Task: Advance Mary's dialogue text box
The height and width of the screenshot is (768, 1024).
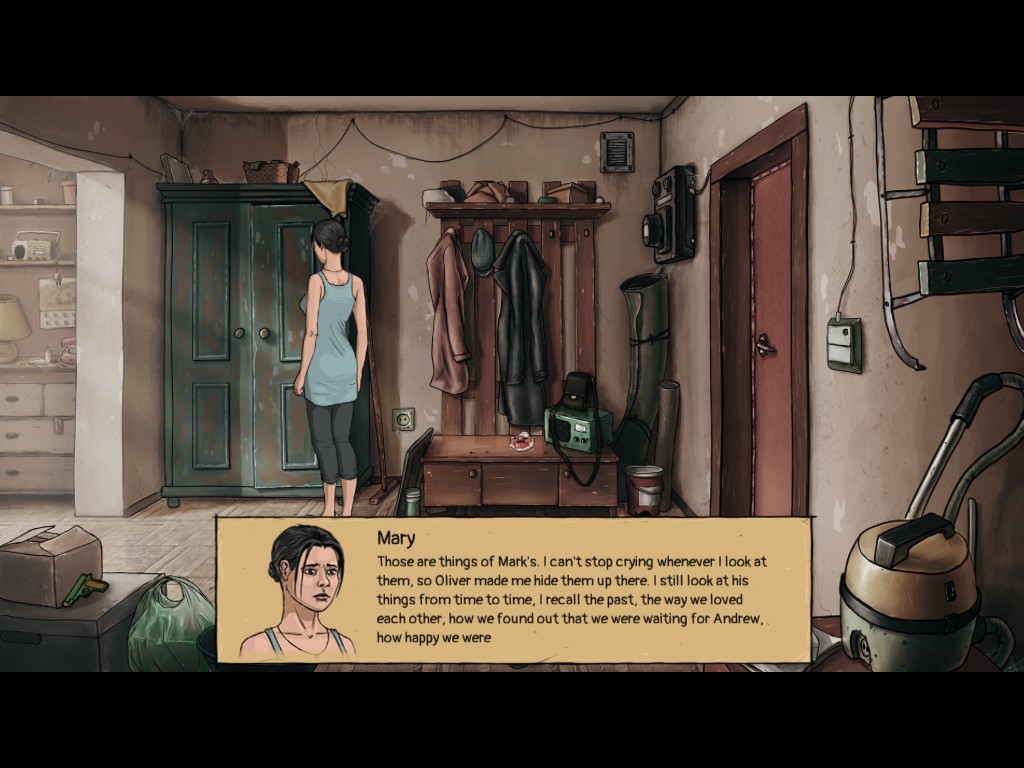Action: (x=570, y=590)
